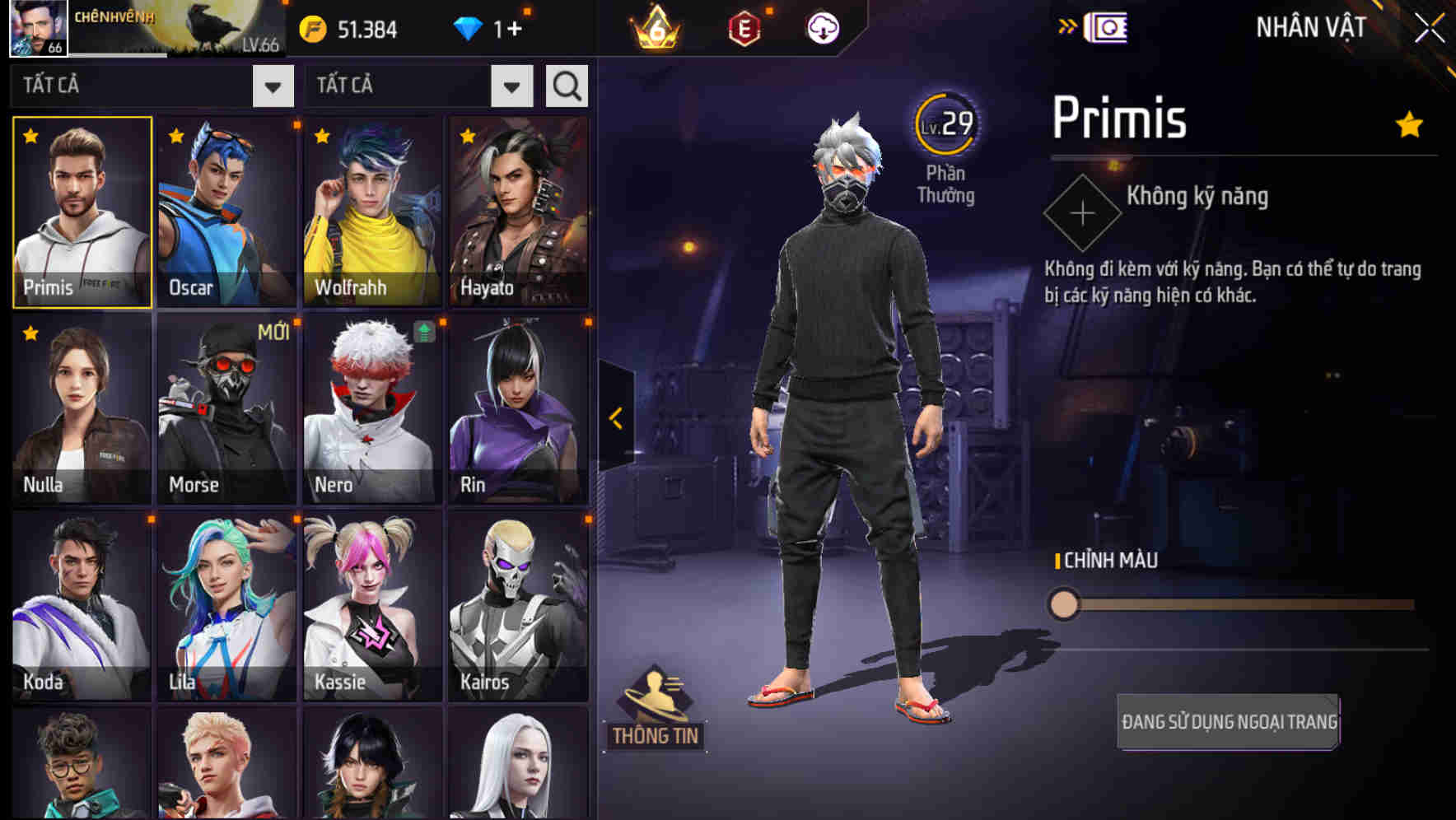
Task: Open the level 6 crown rewards icon
Action: [x=655, y=27]
